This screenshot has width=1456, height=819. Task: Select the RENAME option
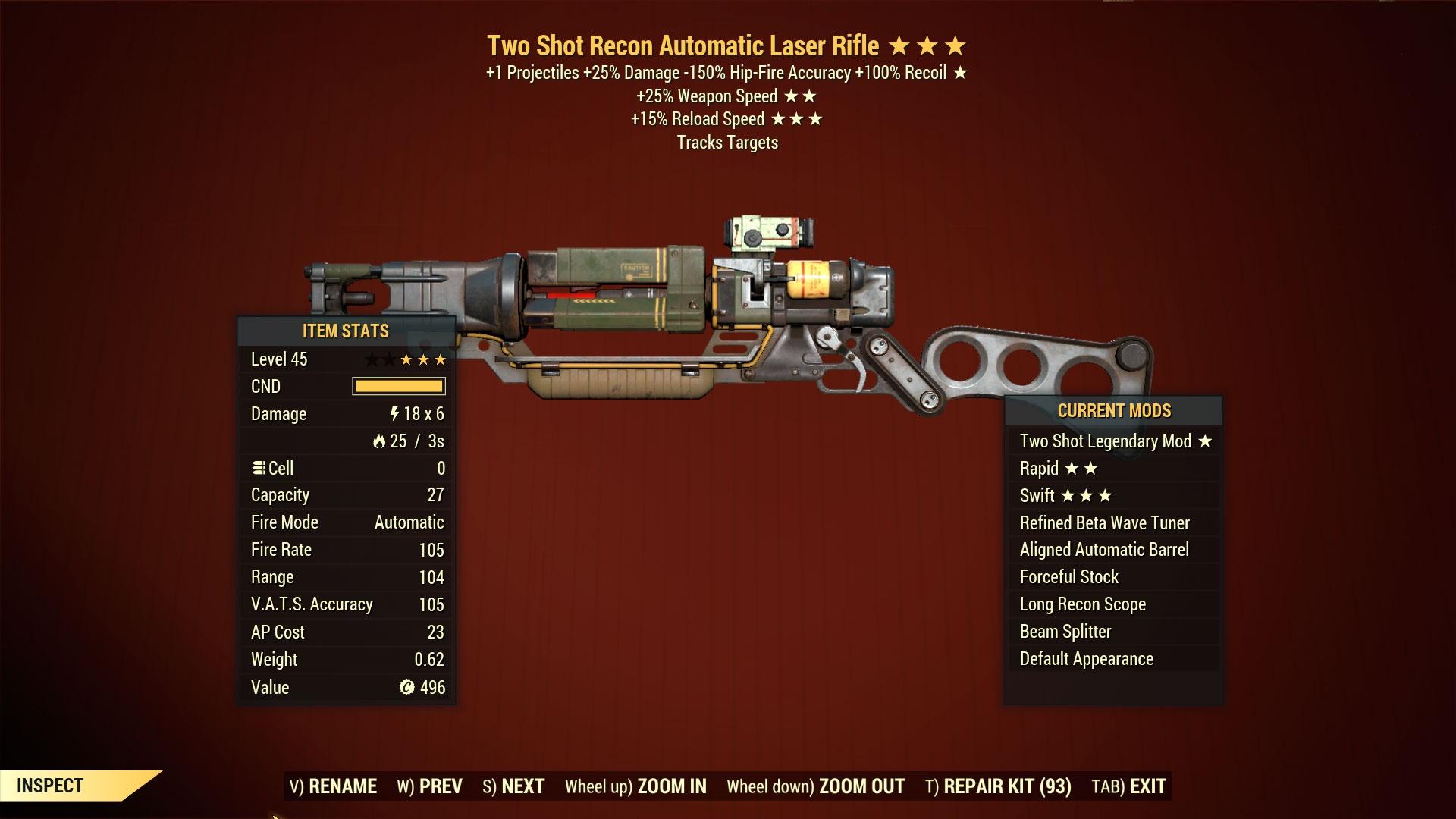click(333, 786)
